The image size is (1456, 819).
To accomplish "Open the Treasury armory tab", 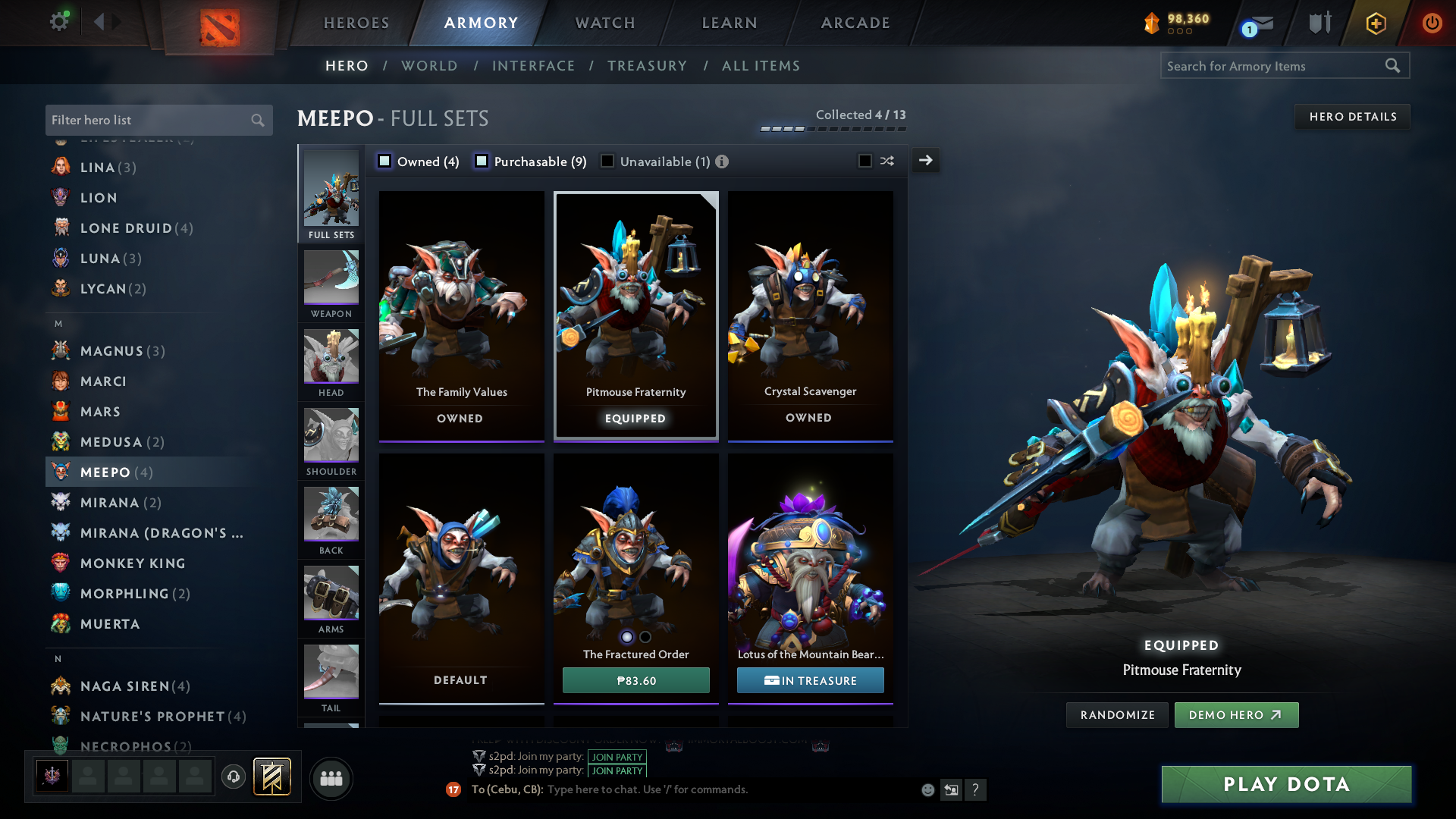I will [x=647, y=66].
